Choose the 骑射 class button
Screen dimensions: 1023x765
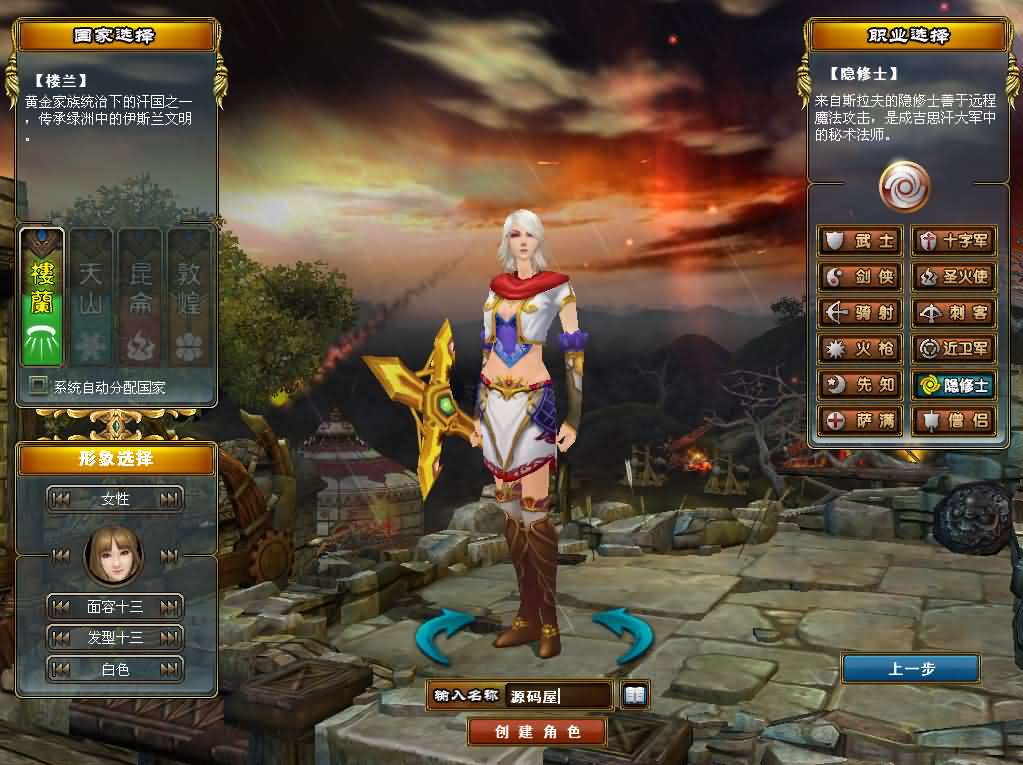tap(860, 313)
